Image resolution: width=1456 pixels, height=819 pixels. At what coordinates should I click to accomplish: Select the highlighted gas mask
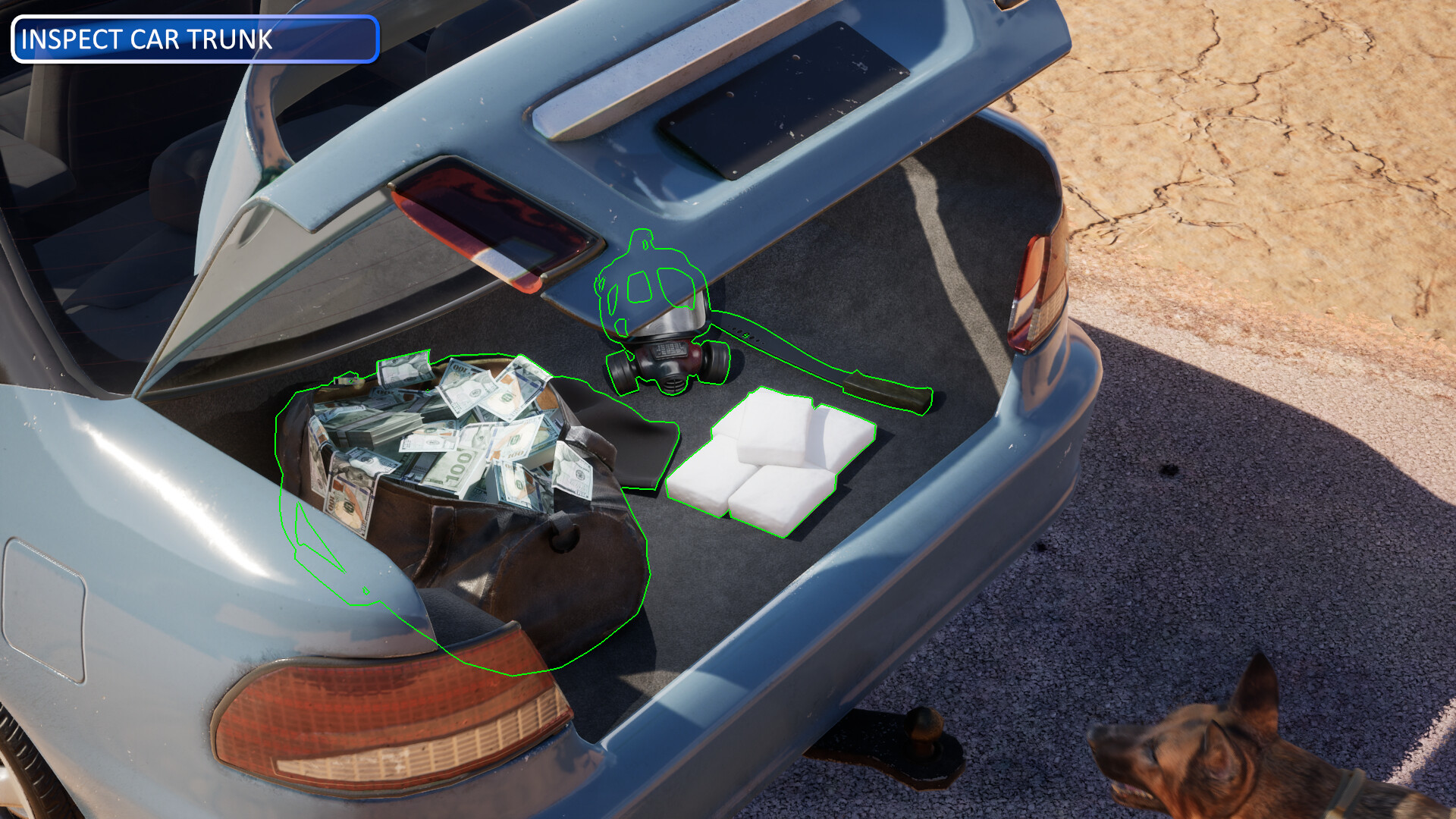coord(666,341)
